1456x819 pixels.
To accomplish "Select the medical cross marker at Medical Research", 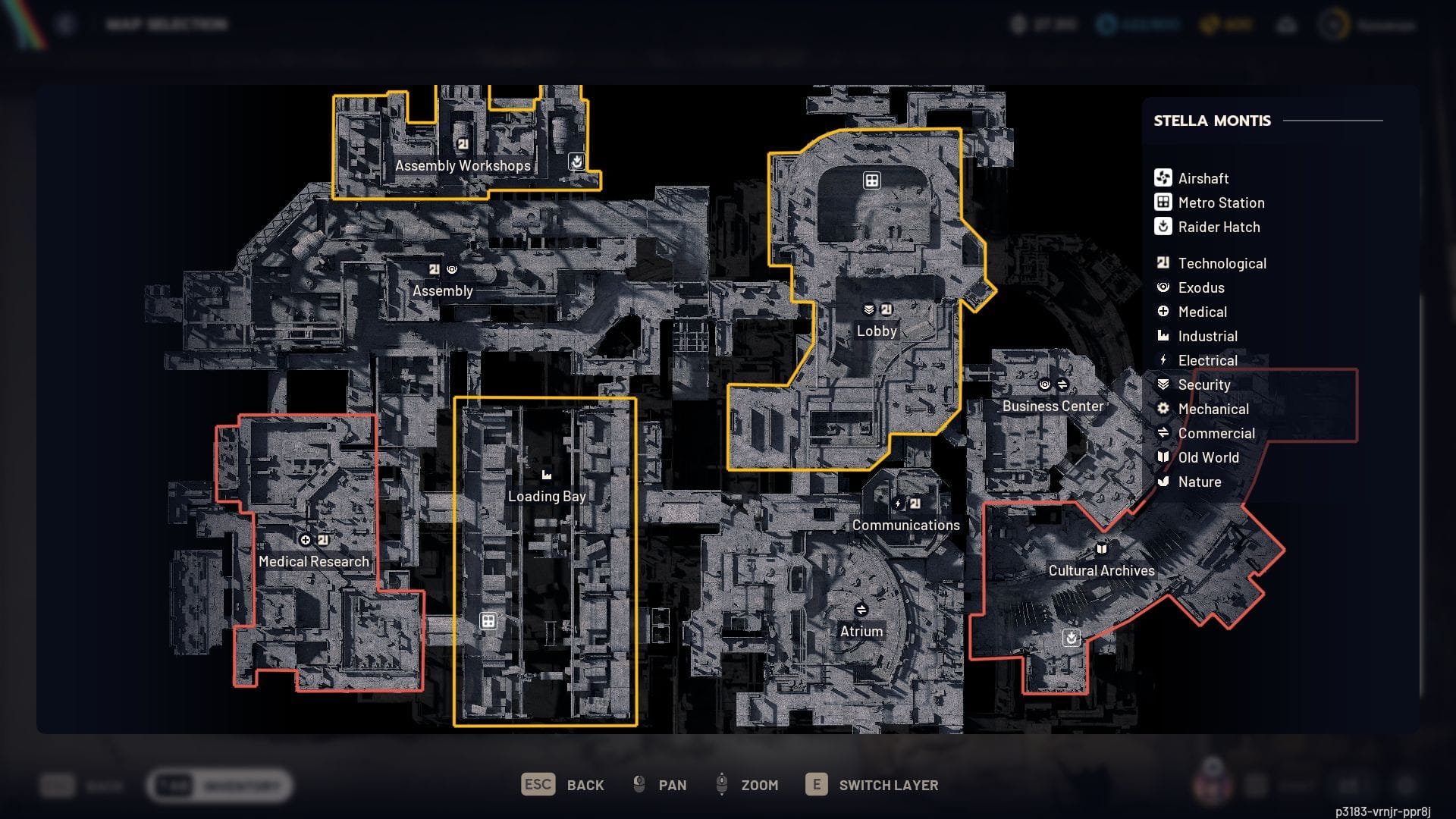I will pos(305,540).
